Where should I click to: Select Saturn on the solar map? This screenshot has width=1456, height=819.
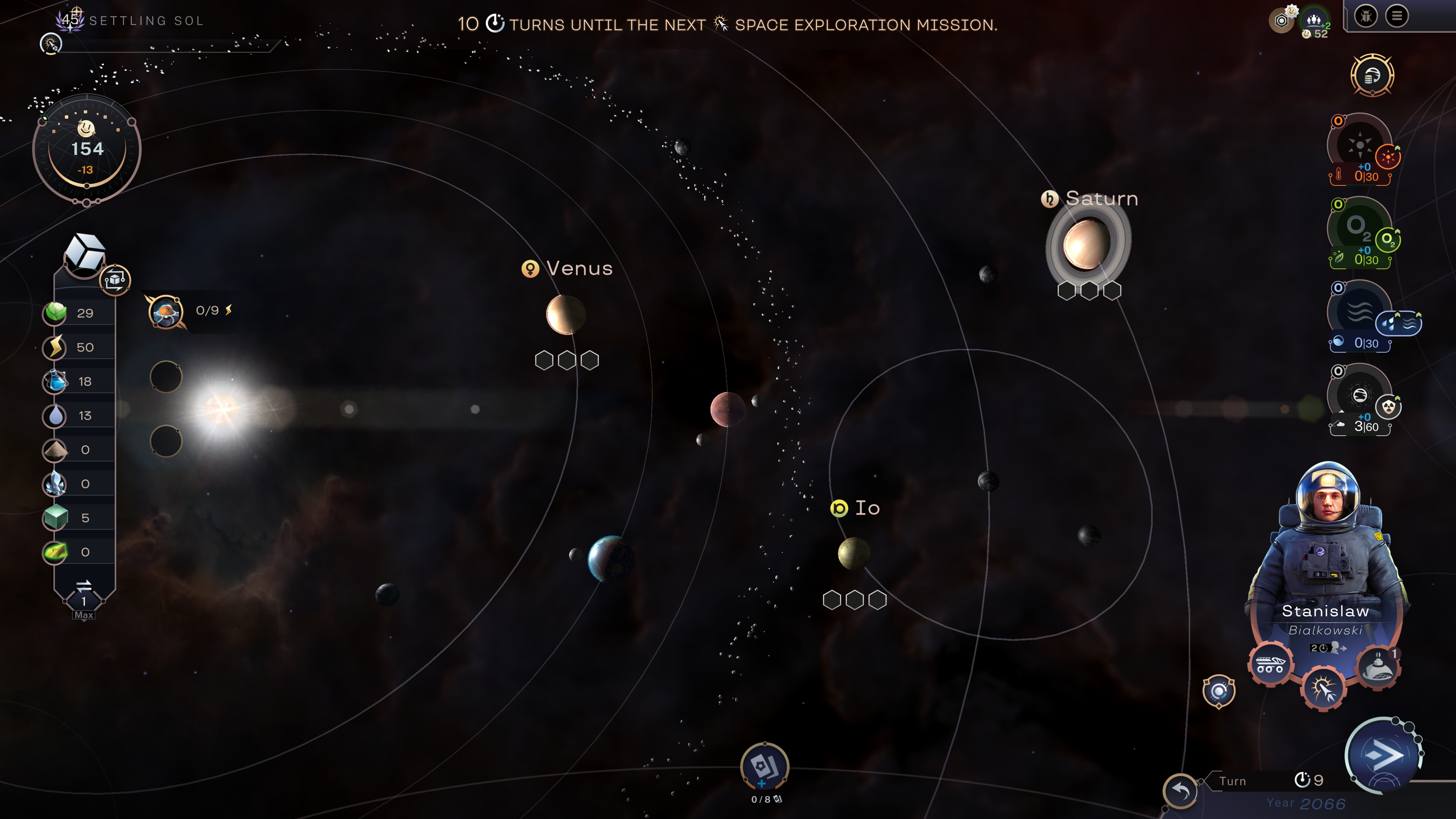click(x=1086, y=243)
